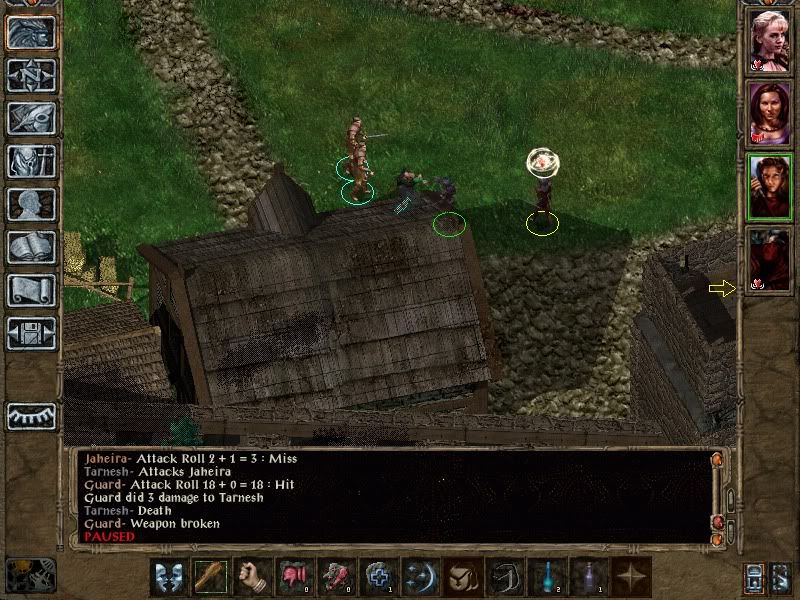Open the options floppy disk button
Screen dimensions: 800x600
click(31, 333)
